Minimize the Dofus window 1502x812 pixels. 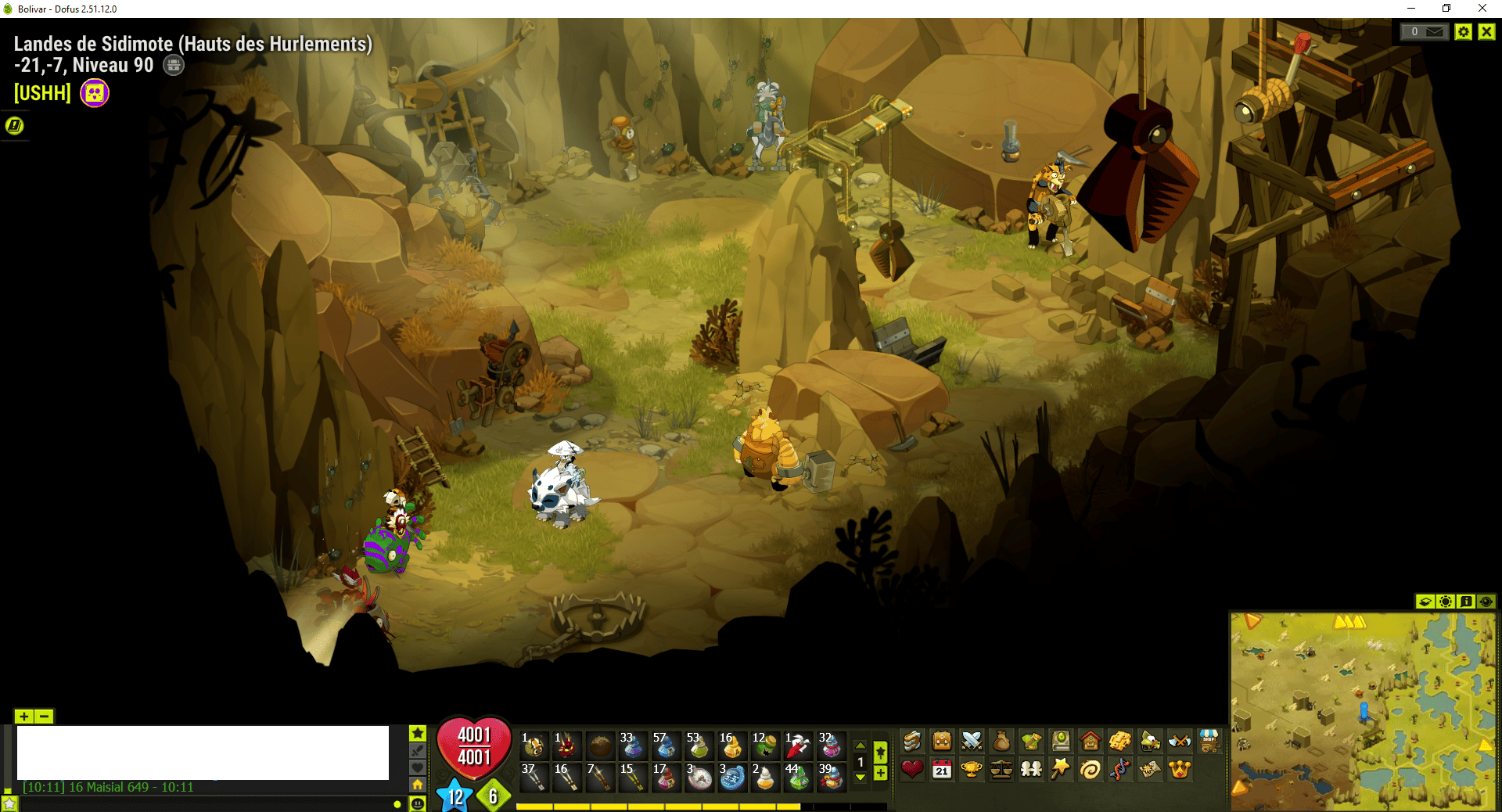point(1411,9)
